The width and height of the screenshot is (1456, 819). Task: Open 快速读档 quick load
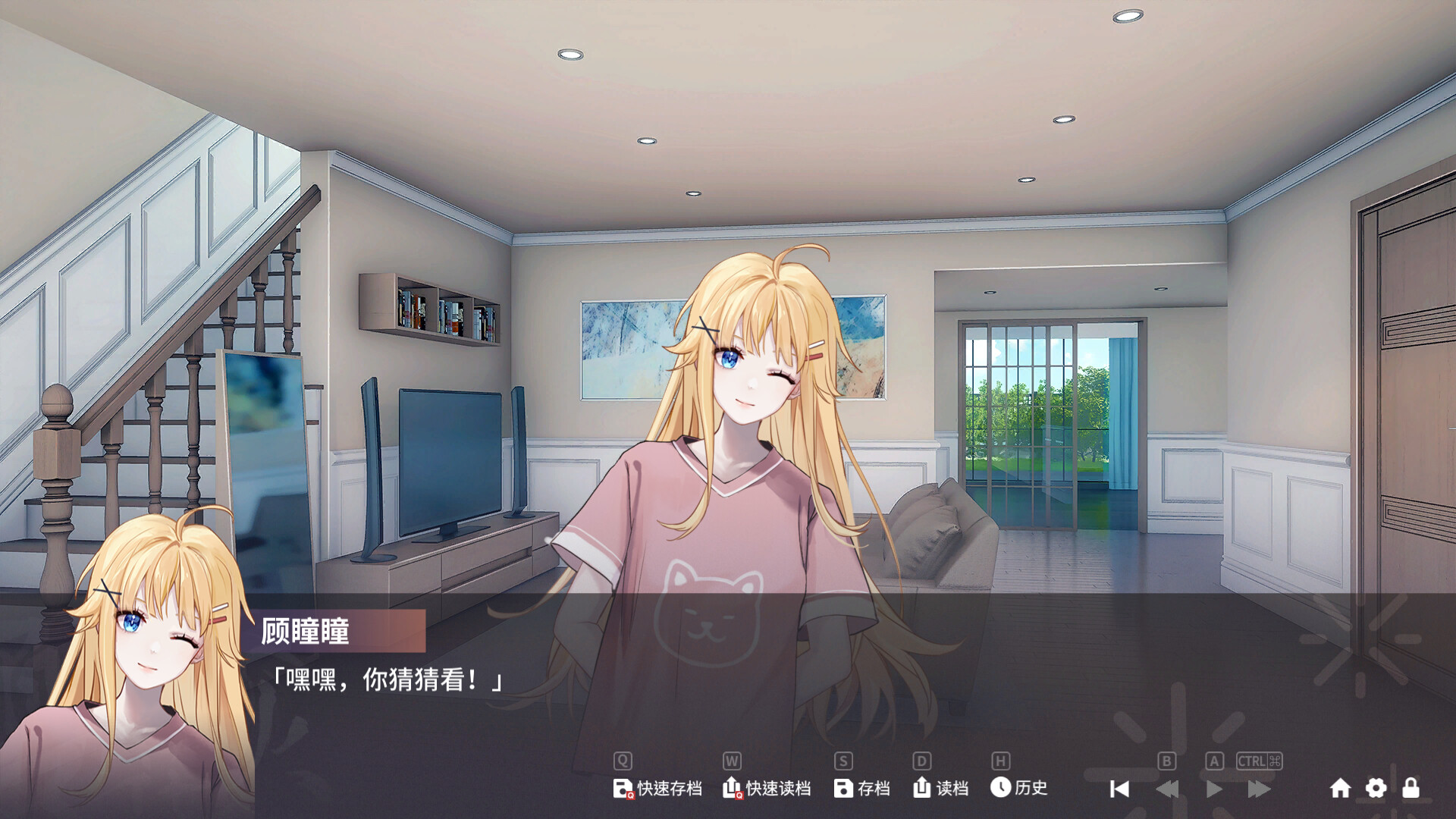pyautogui.click(x=767, y=789)
